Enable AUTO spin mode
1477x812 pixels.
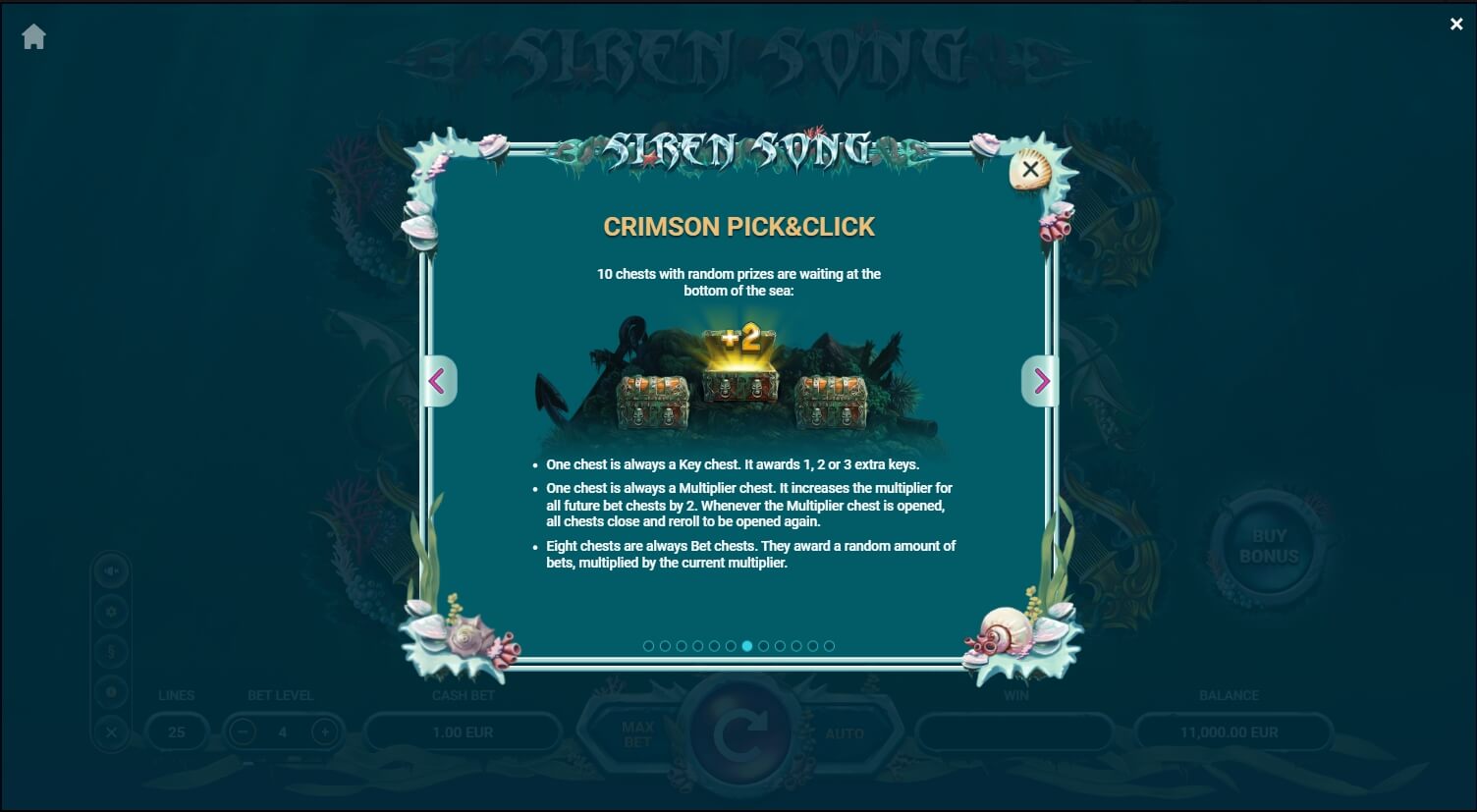tap(847, 732)
